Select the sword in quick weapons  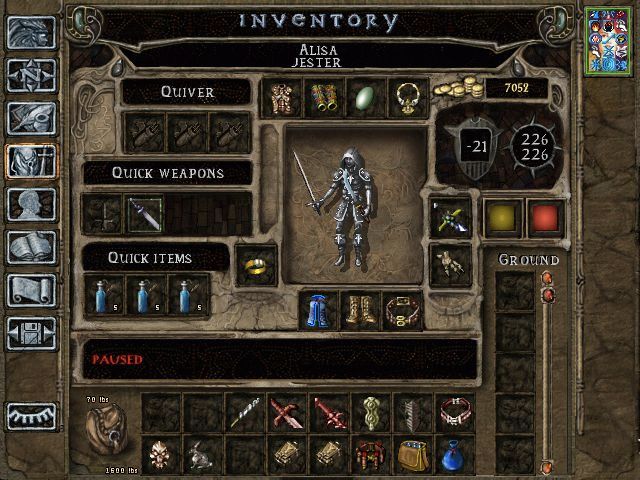coord(144,213)
